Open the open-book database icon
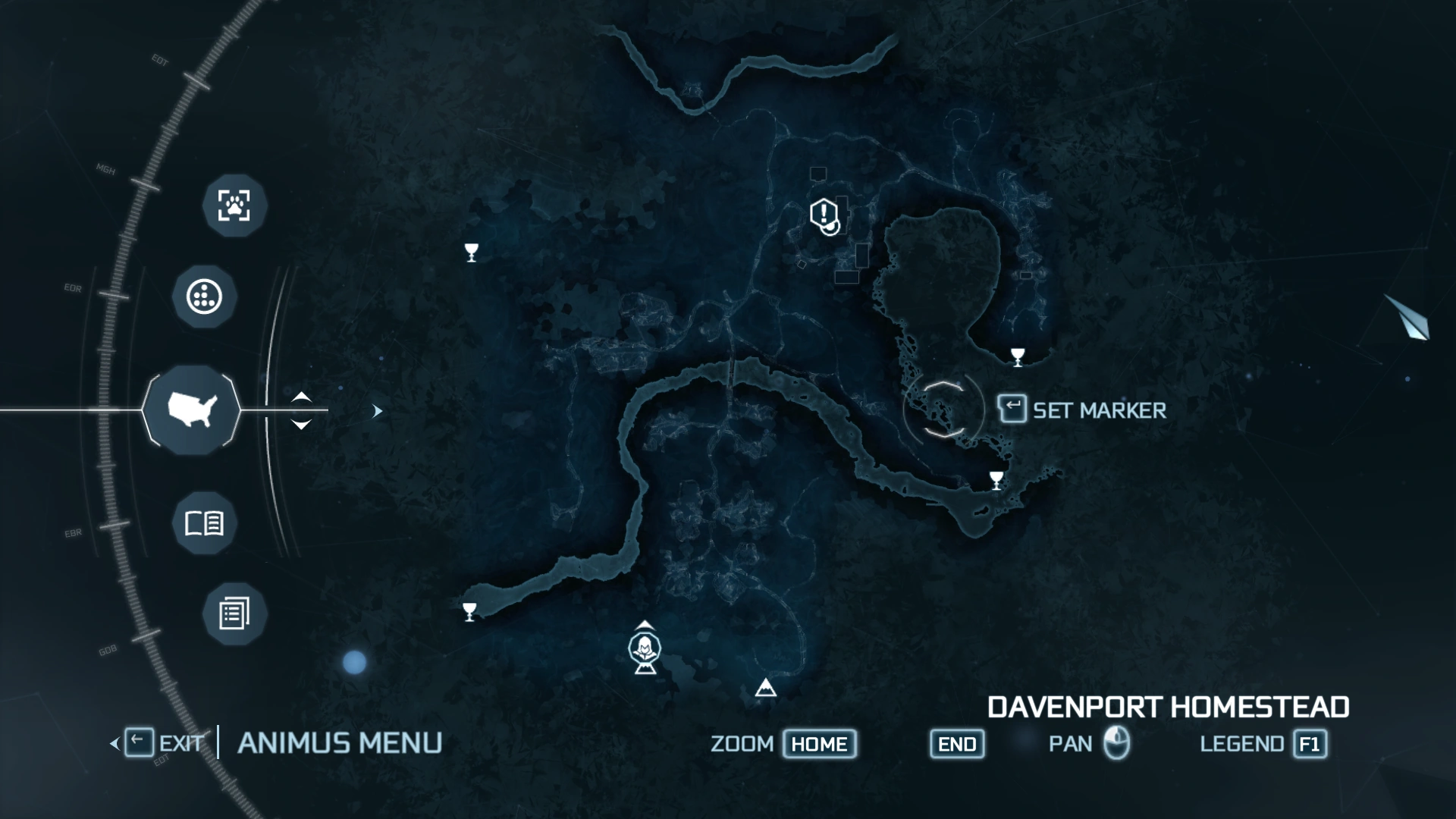 (x=203, y=522)
